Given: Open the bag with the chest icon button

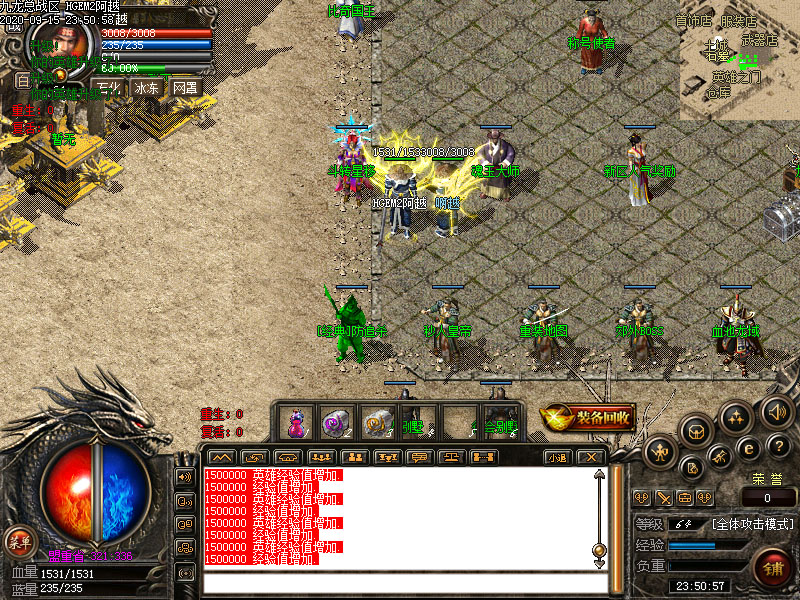Looking at the screenshot, I should (x=697, y=430).
